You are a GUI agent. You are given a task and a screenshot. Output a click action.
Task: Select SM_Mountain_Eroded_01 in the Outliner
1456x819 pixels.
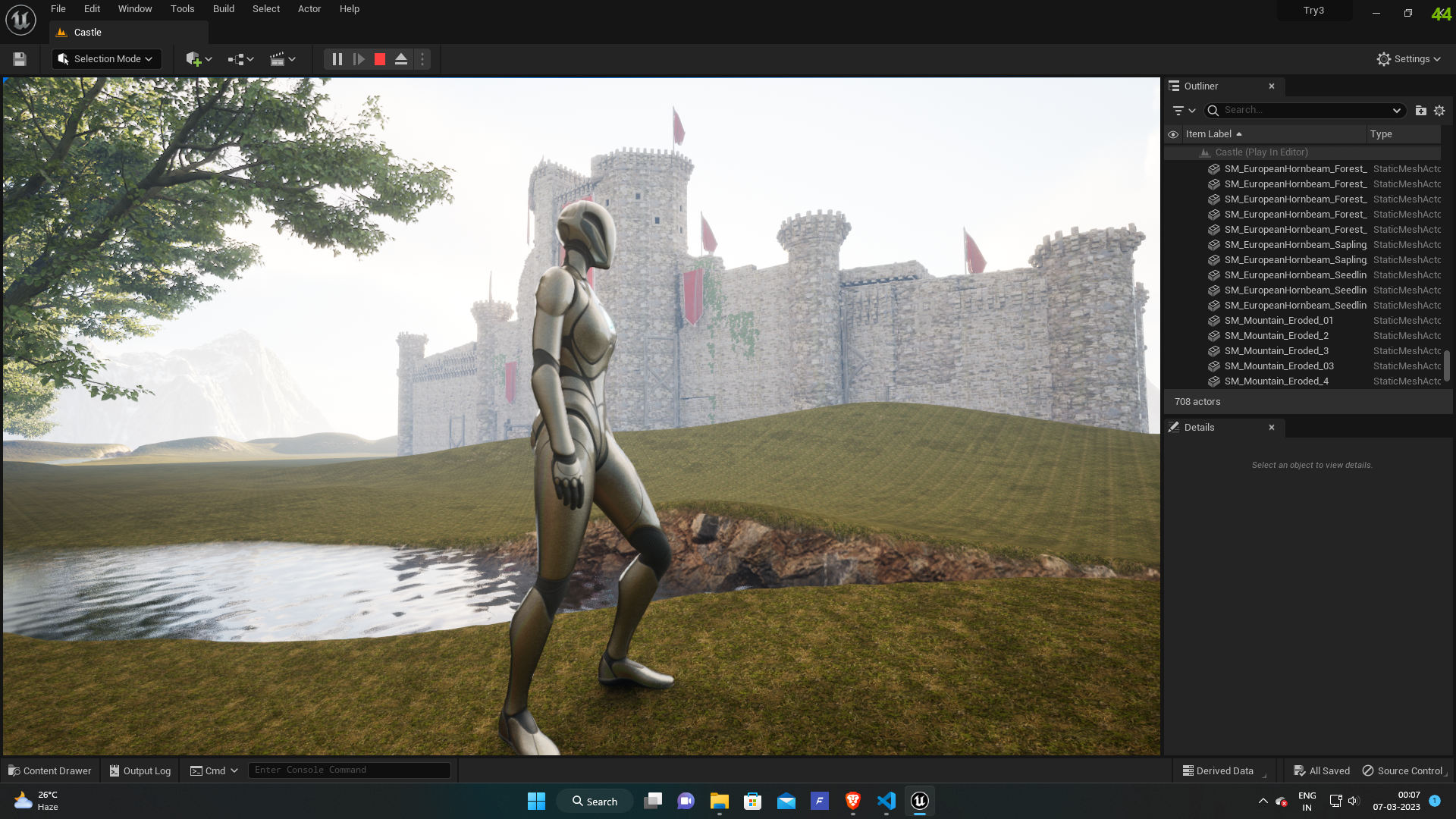[x=1279, y=321]
